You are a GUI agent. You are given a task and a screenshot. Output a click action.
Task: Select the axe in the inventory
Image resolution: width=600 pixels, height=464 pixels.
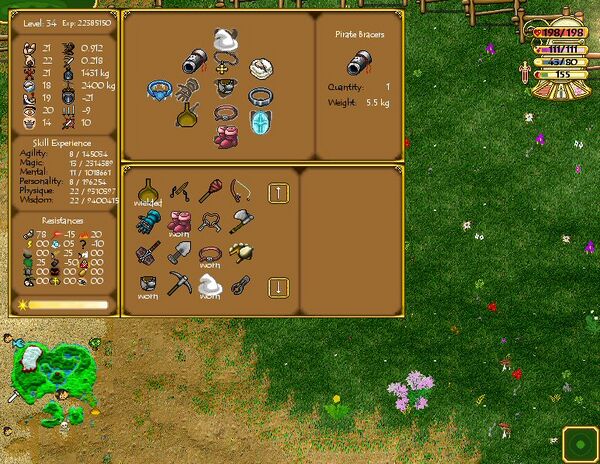point(241,220)
